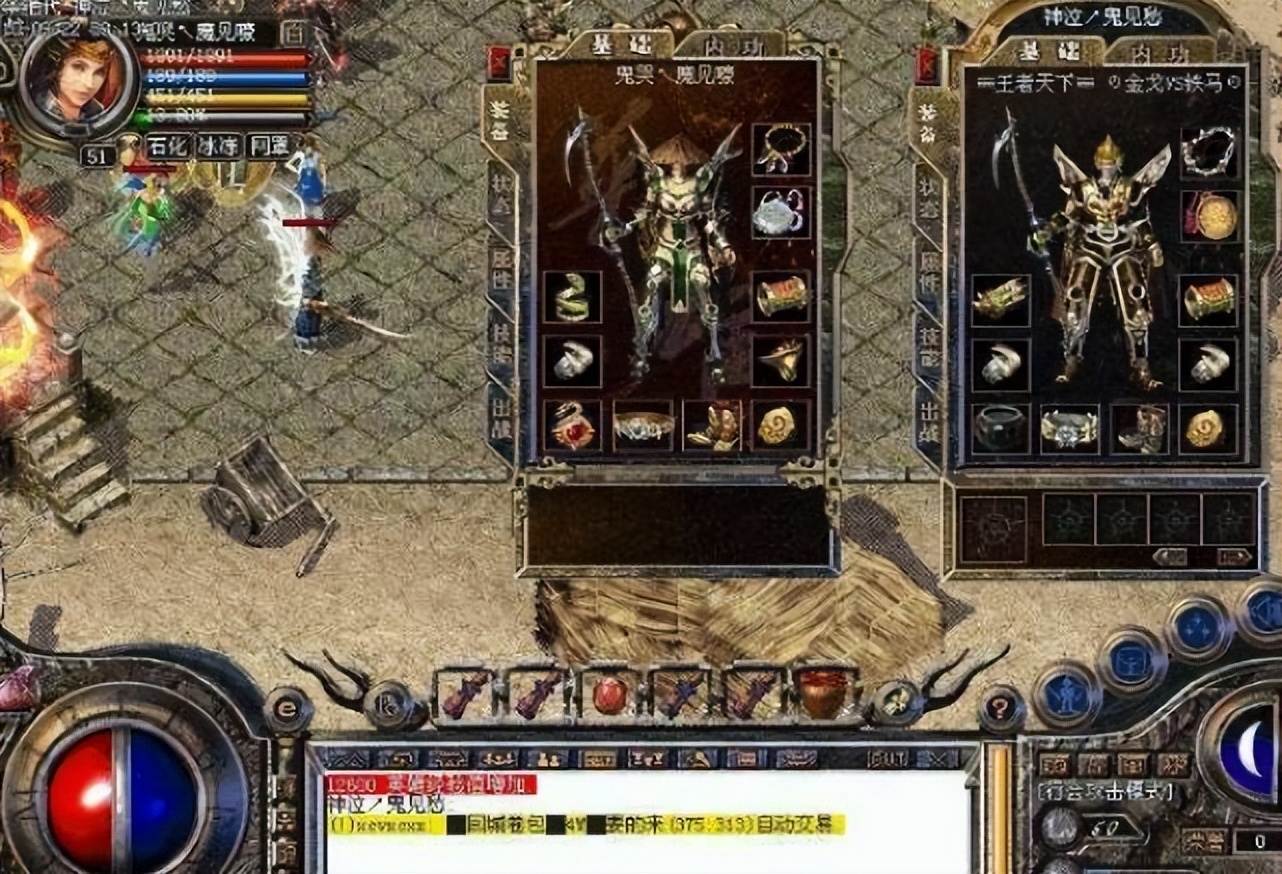Select the necklace slot in left panel
This screenshot has width=1282, height=874.
coord(781,149)
